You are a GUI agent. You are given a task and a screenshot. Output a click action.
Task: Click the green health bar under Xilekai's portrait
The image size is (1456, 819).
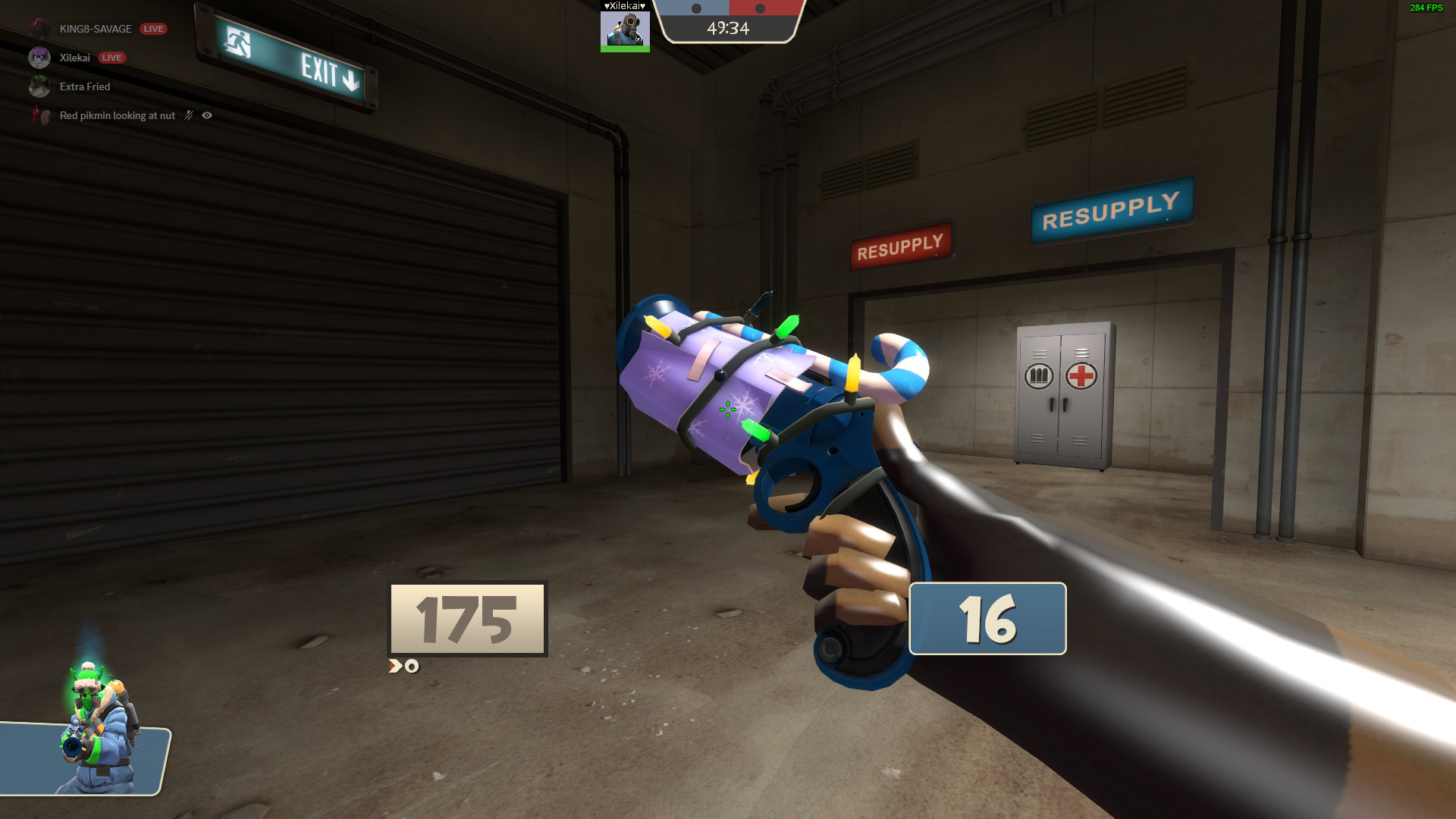626,48
